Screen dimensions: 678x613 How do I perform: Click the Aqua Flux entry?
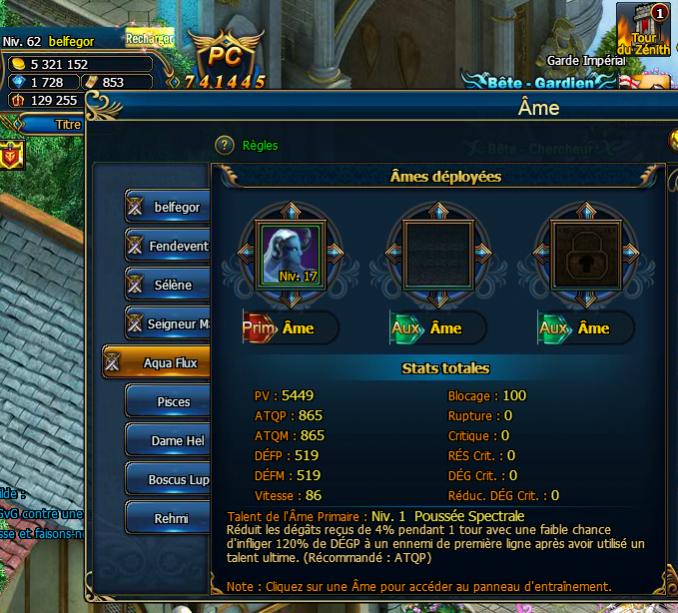[x=158, y=363]
